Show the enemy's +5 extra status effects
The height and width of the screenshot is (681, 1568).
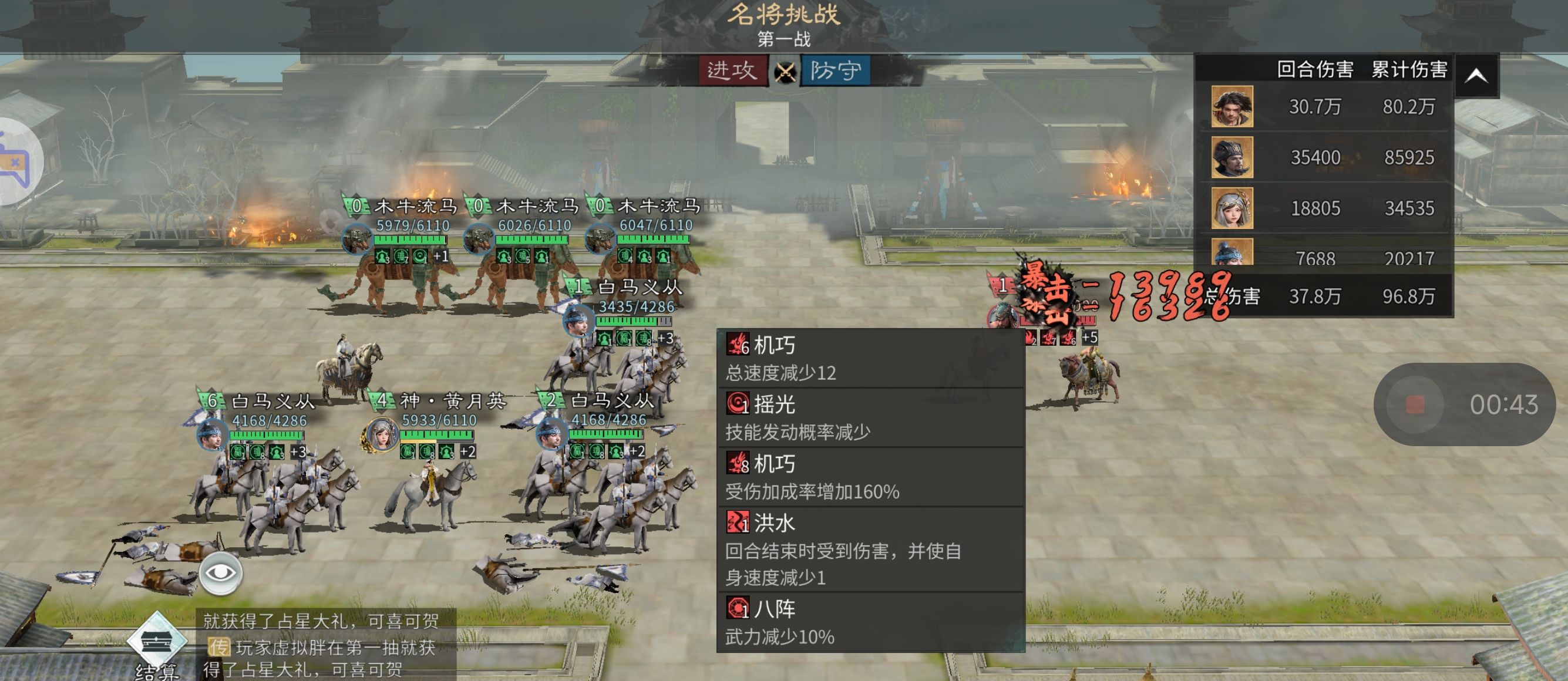point(1089,337)
